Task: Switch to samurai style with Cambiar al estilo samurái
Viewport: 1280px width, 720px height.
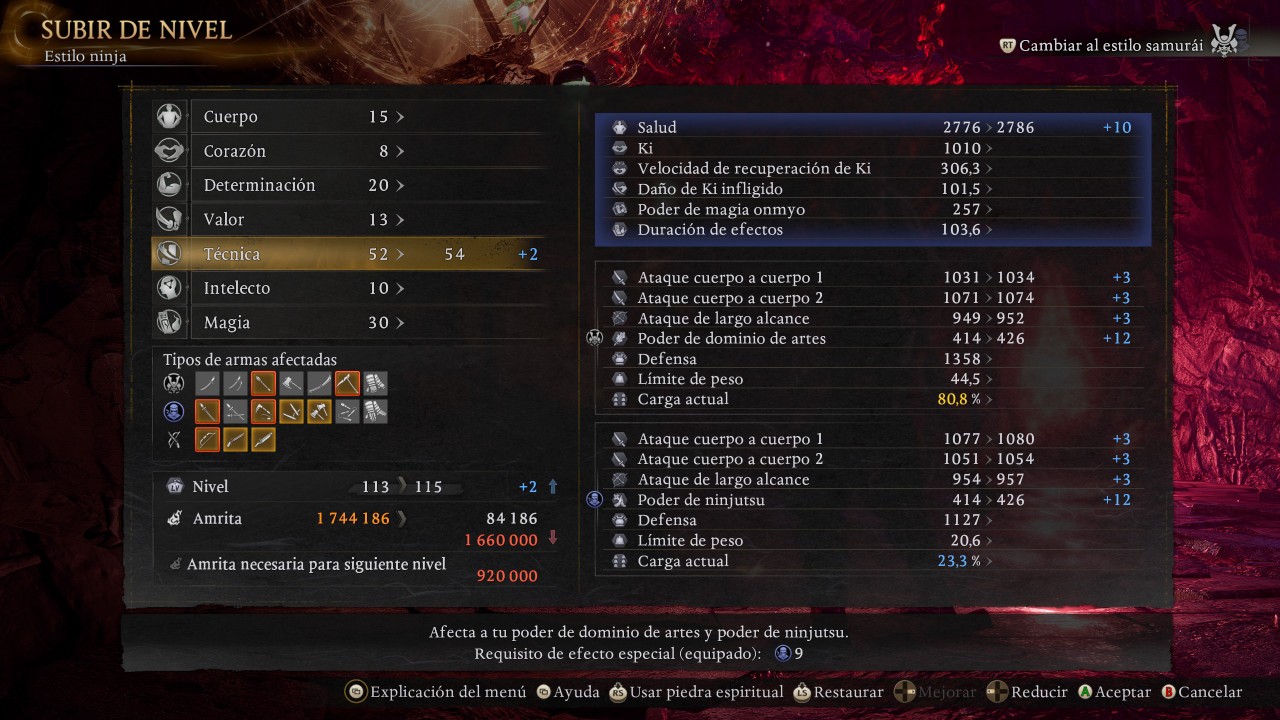Action: tap(1110, 46)
